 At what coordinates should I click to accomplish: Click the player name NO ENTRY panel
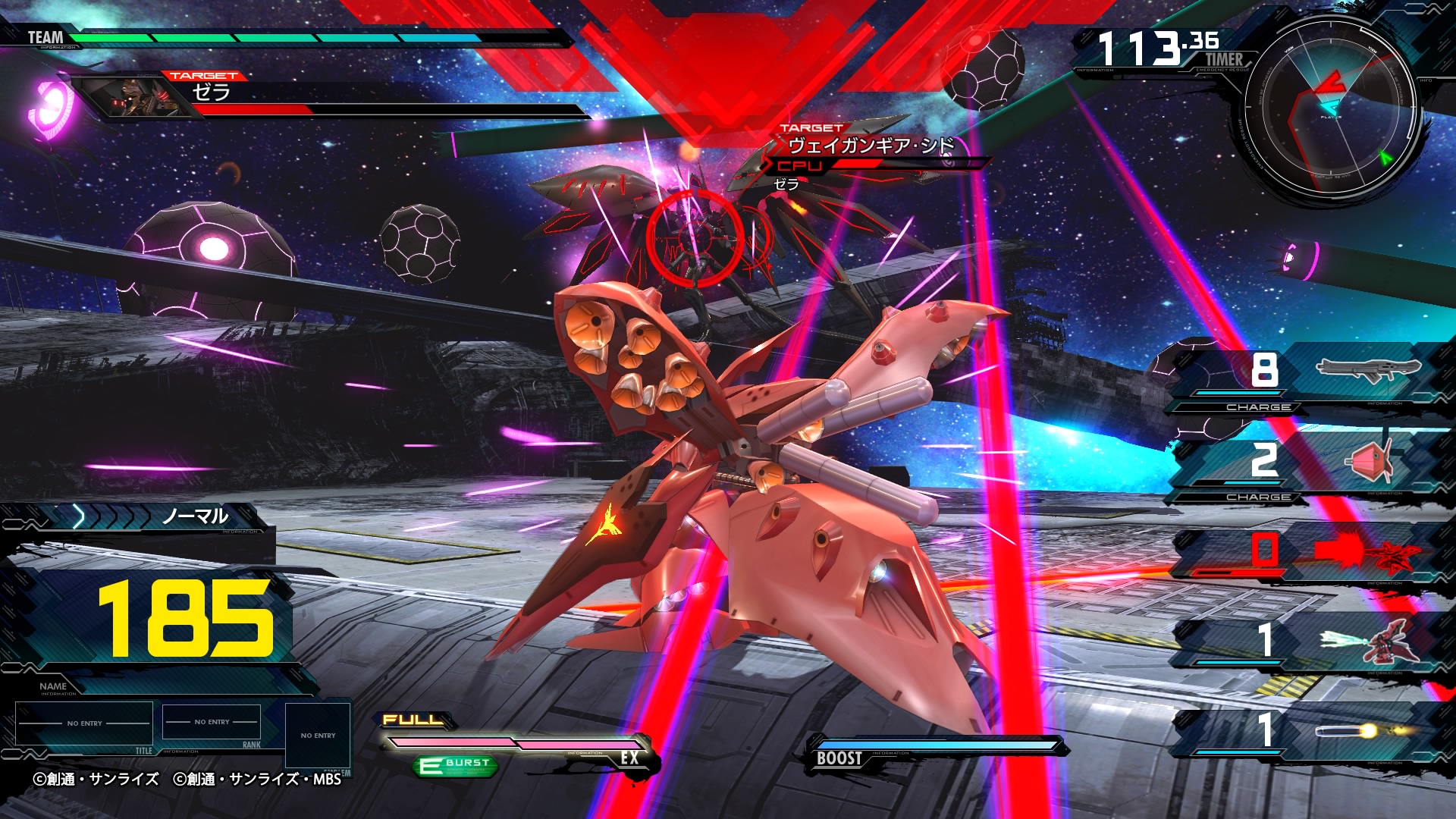click(84, 723)
